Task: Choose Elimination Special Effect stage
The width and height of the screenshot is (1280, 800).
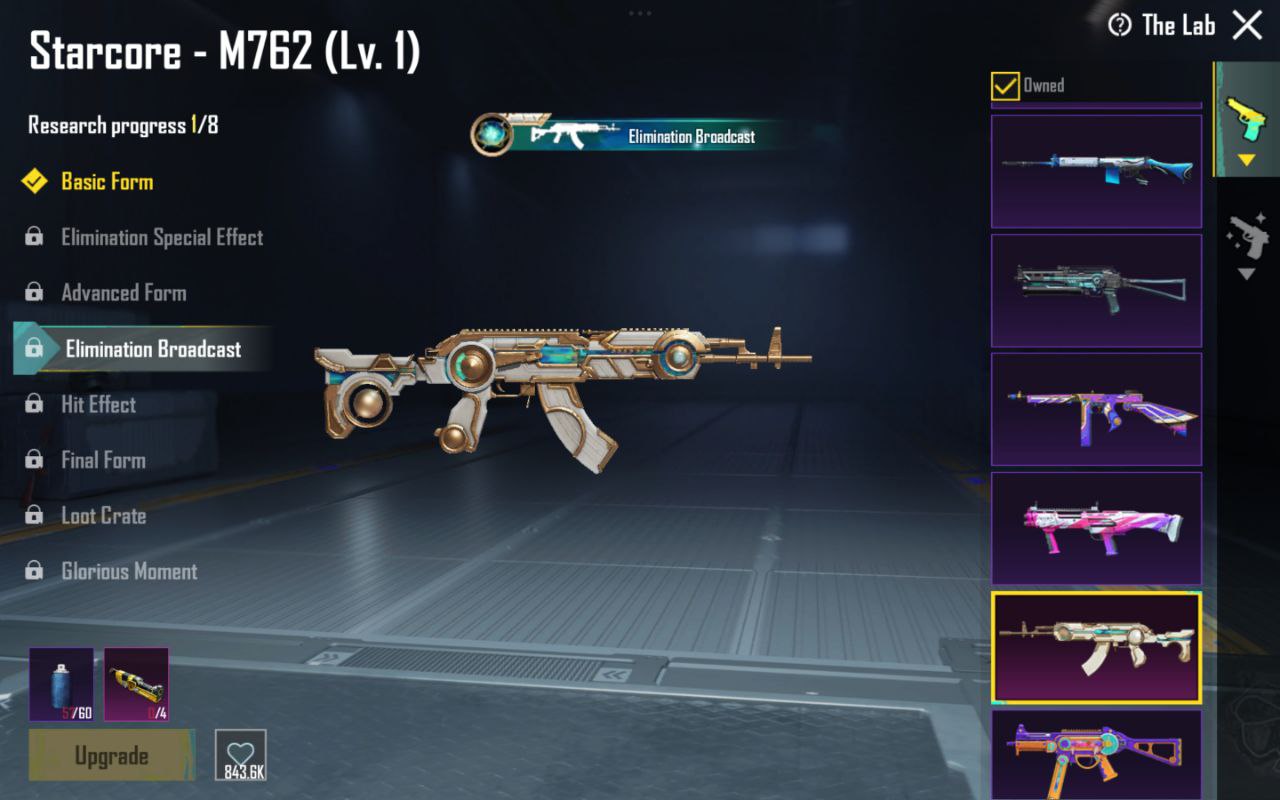Action: (x=162, y=238)
